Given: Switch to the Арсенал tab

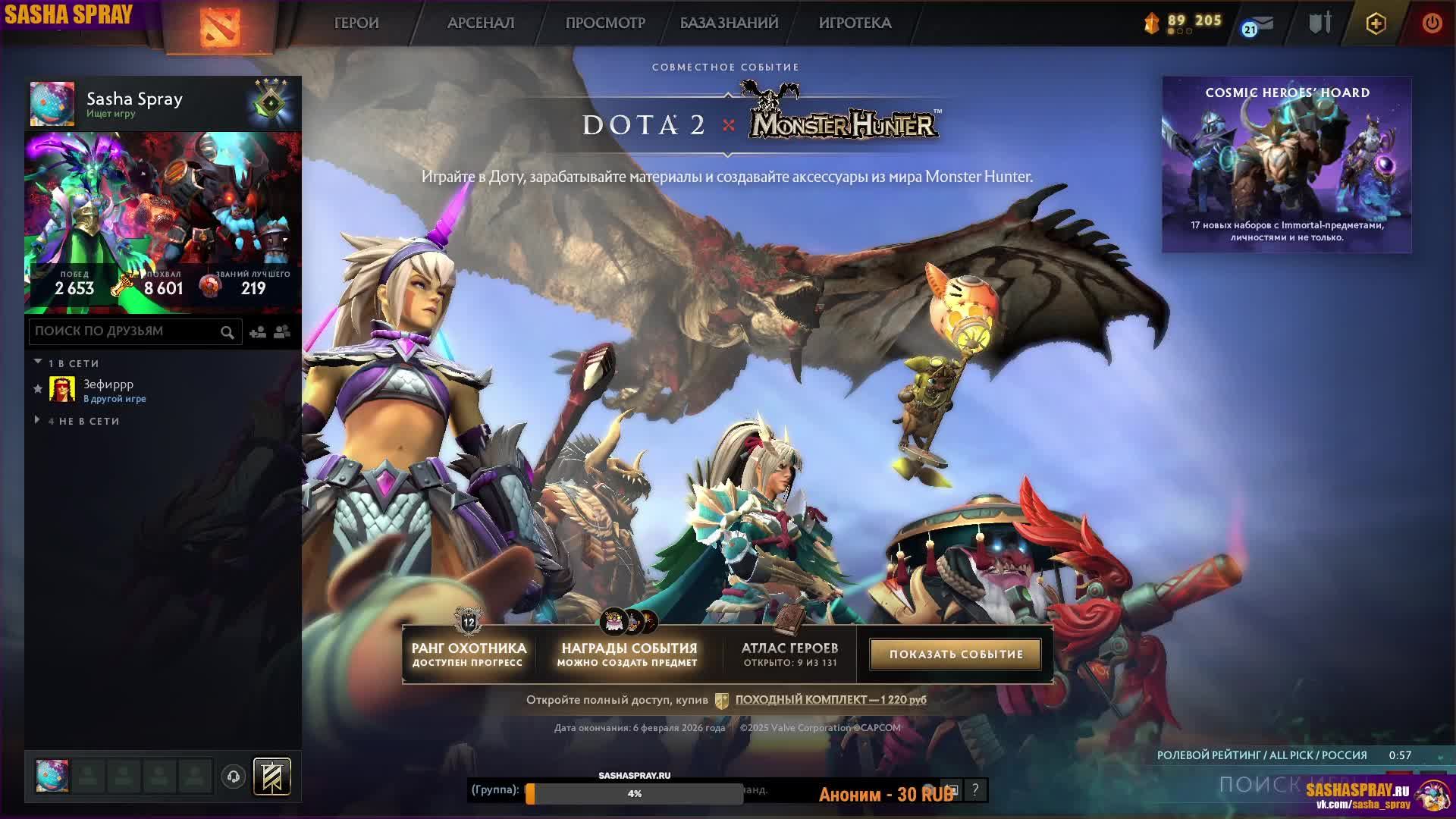Looking at the screenshot, I should [481, 23].
